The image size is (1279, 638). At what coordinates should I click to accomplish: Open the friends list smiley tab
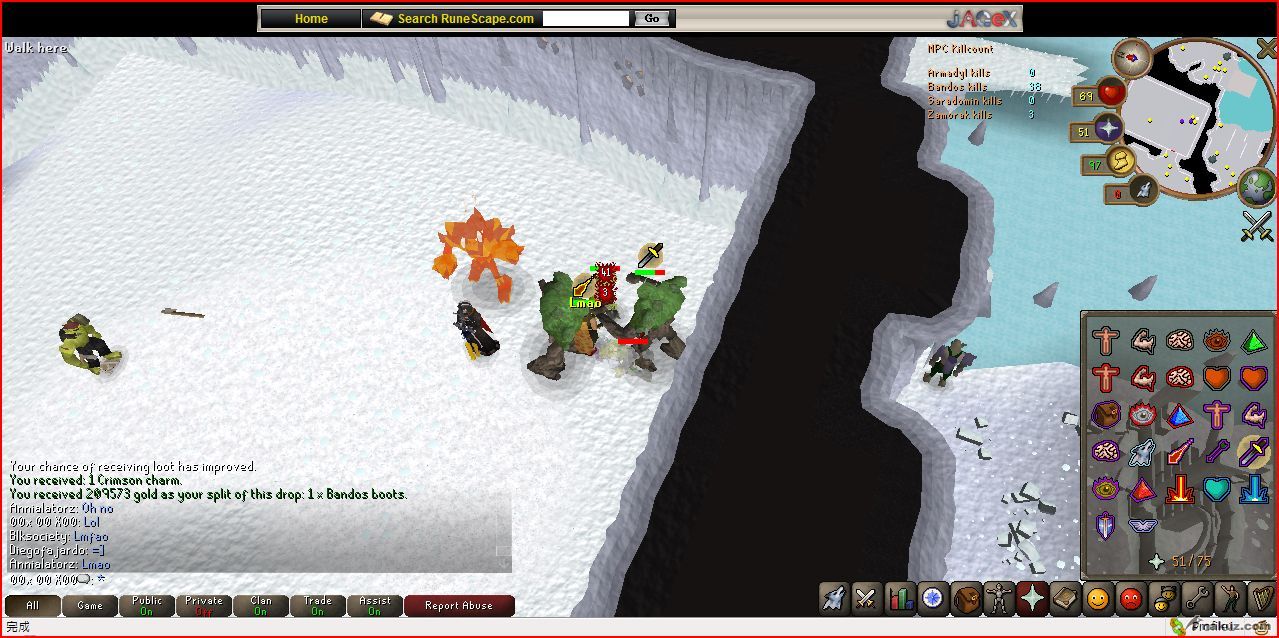pyautogui.click(x=1098, y=599)
